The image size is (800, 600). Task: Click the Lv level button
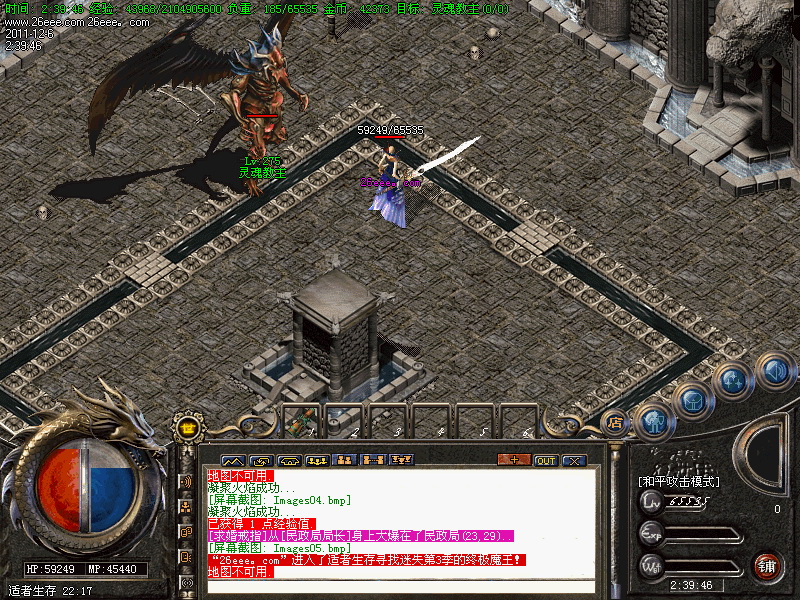(652, 502)
